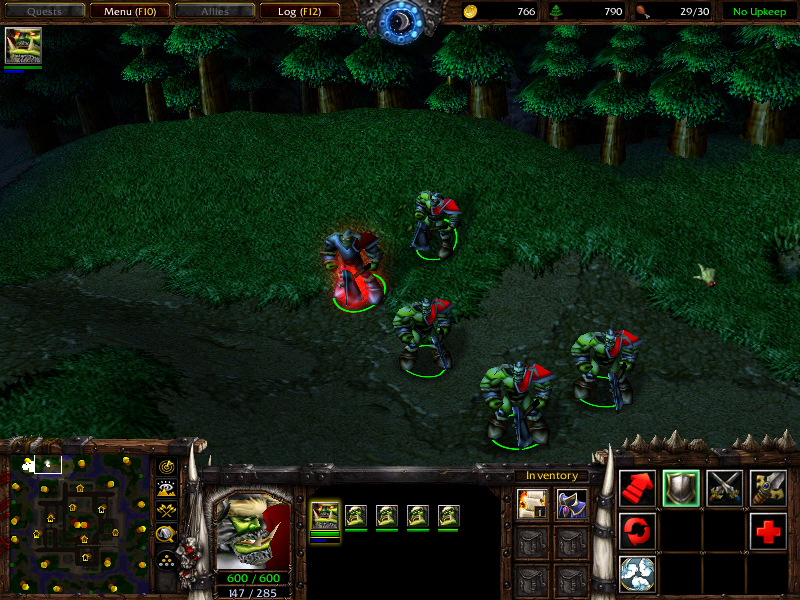The image size is (800, 600).
Task: Open the Menu (F10) button
Action: (129, 12)
